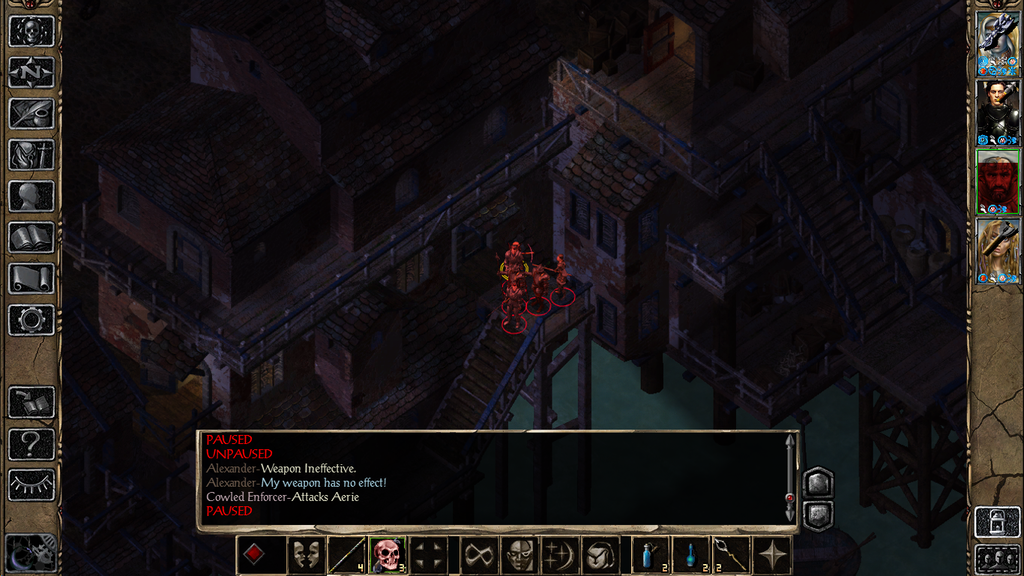
Task: Open the priest scroll button
Action: pos(31,278)
